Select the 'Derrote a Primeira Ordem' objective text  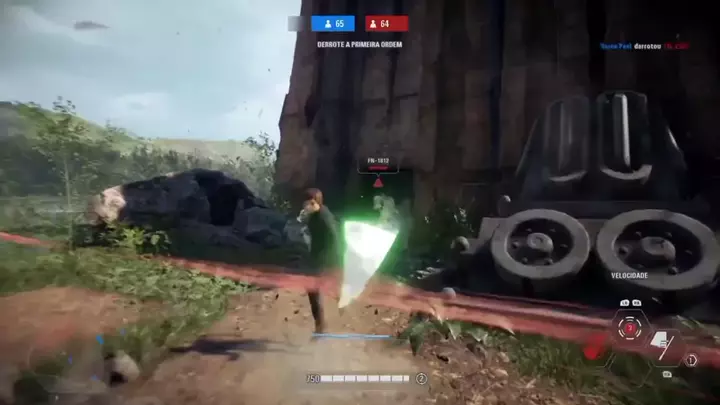358,44
